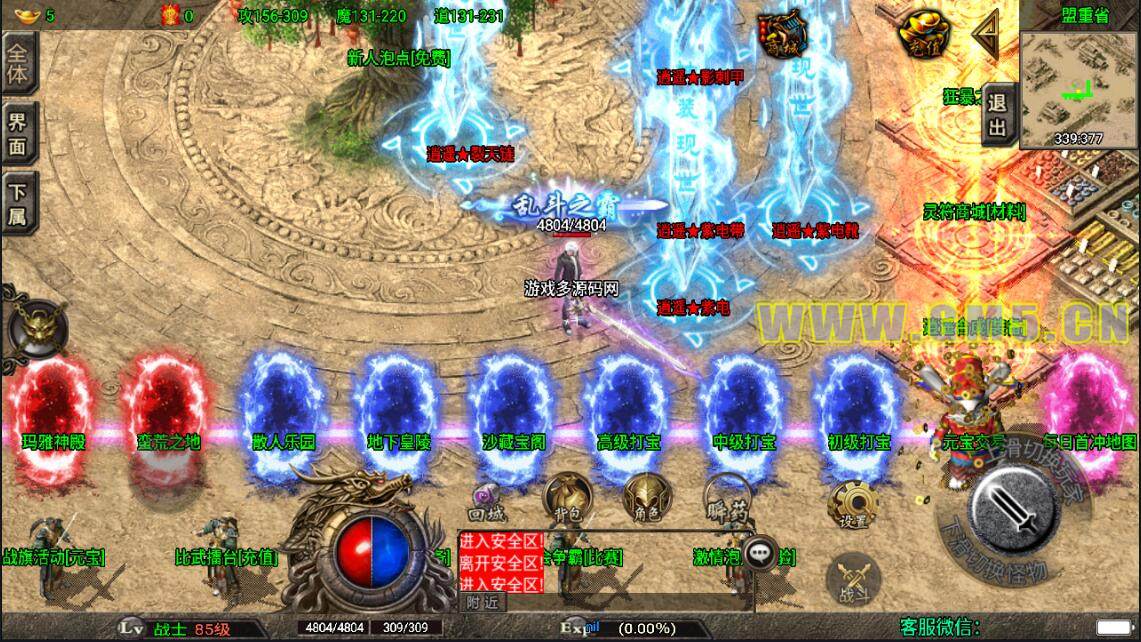Open the minimap
This screenshot has height=642, width=1141.
tap(1079, 88)
